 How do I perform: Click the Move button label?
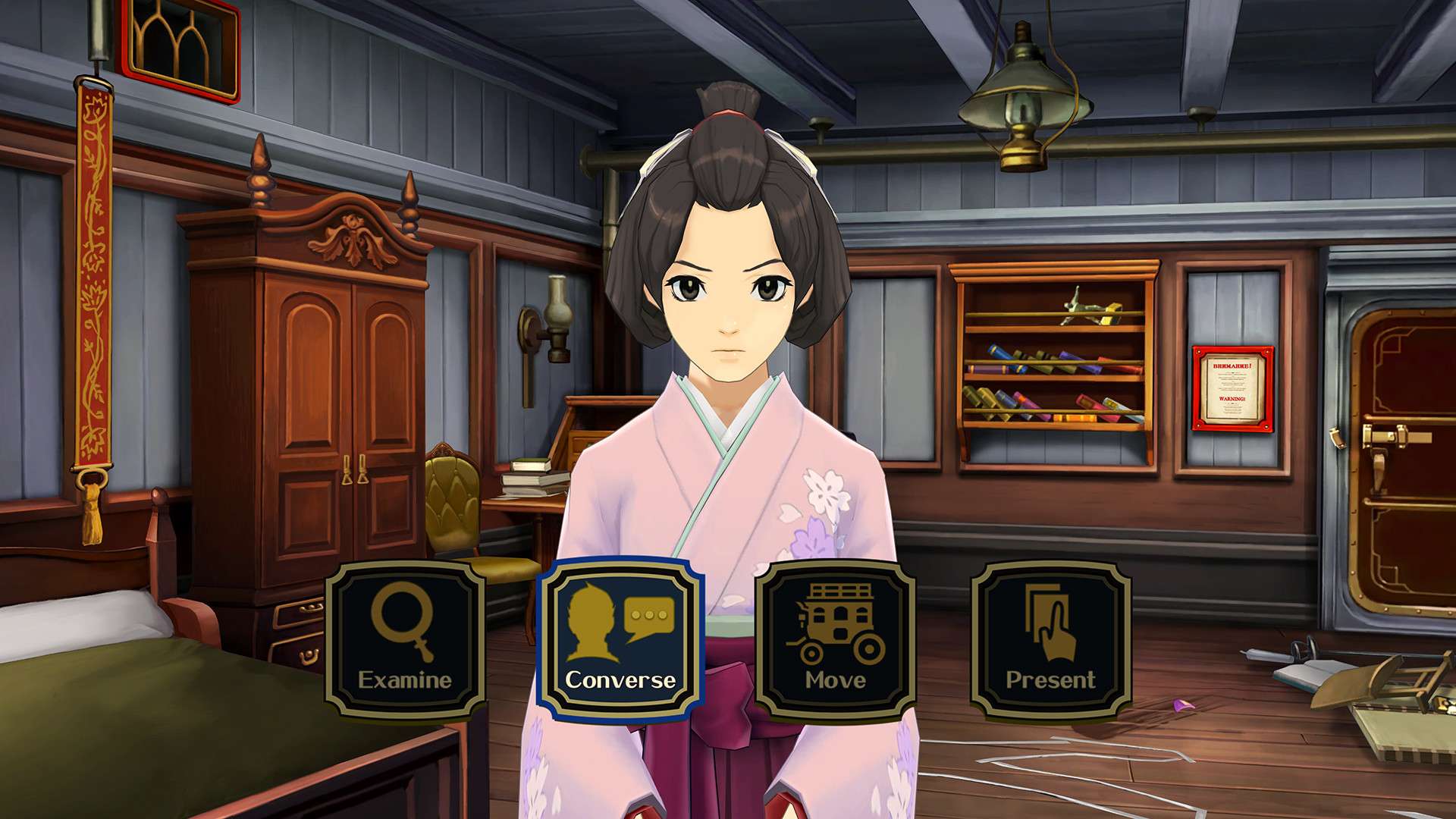click(x=834, y=680)
